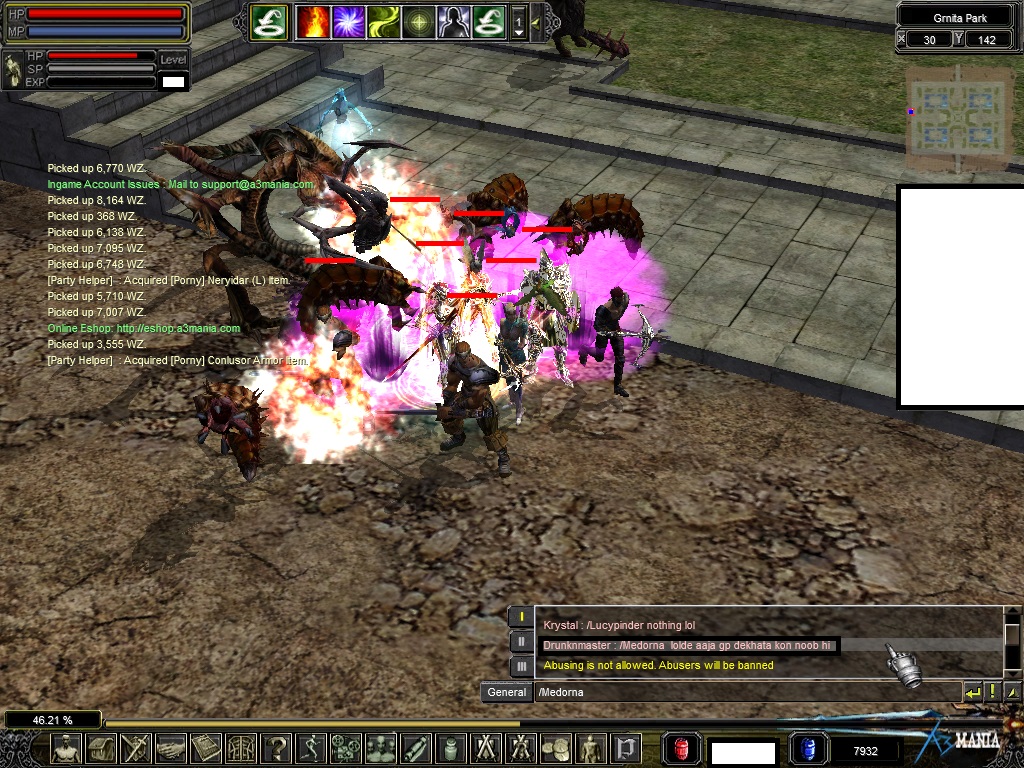1024x768 pixels.
Task: Use the red potion quick slot
Action: click(683, 748)
